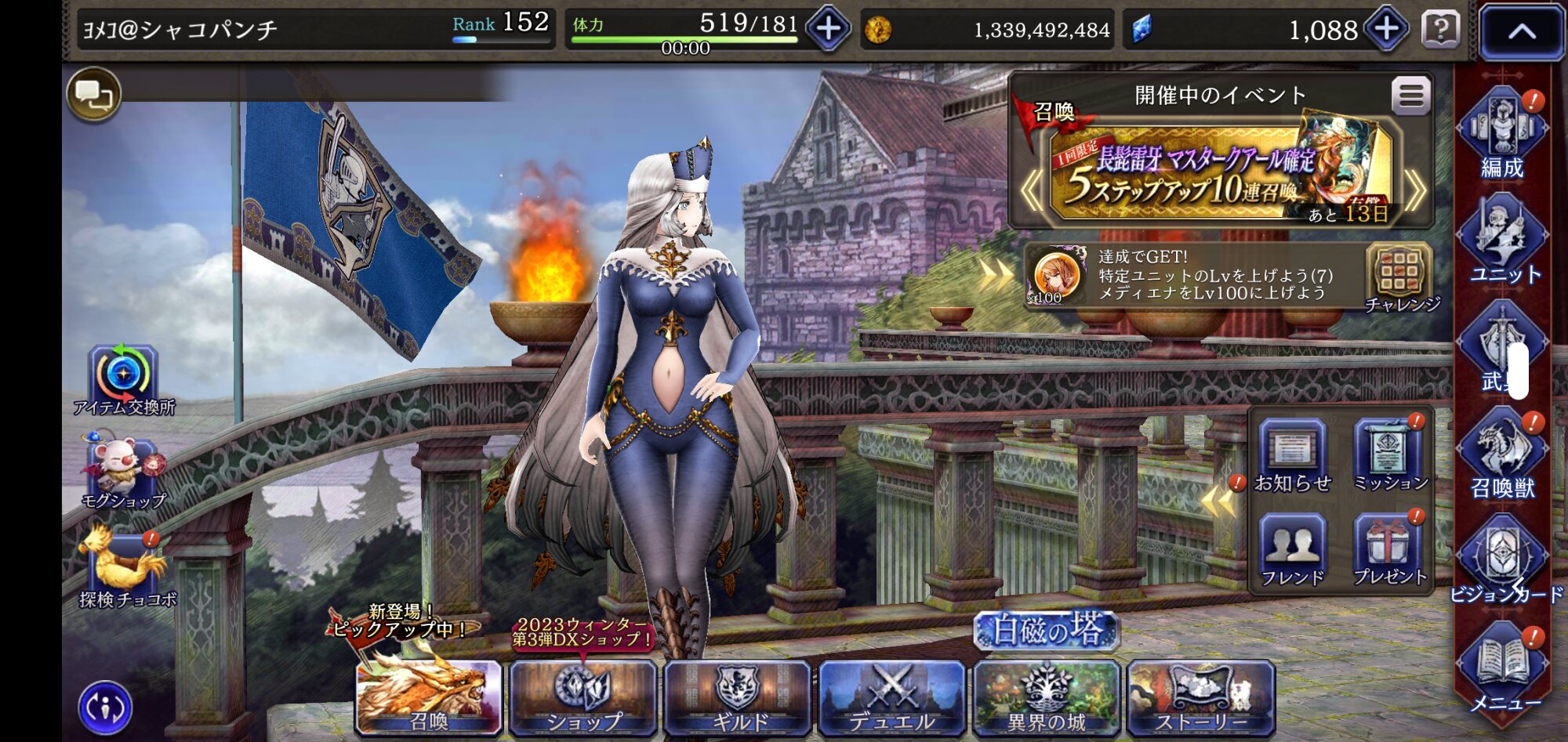Open the ユニット unit list

[x=1501, y=241]
